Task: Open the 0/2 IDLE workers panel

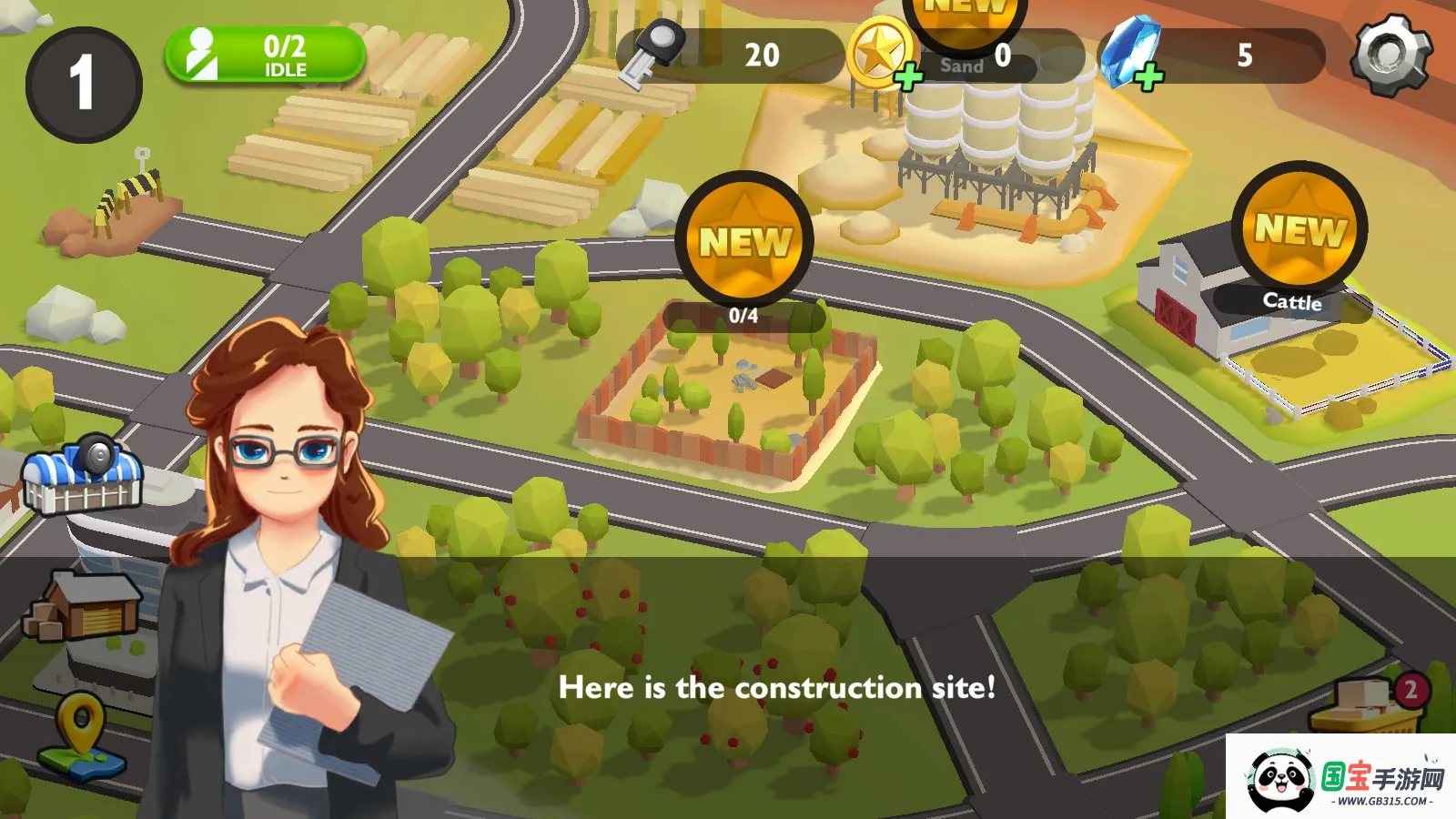Action: [266, 53]
